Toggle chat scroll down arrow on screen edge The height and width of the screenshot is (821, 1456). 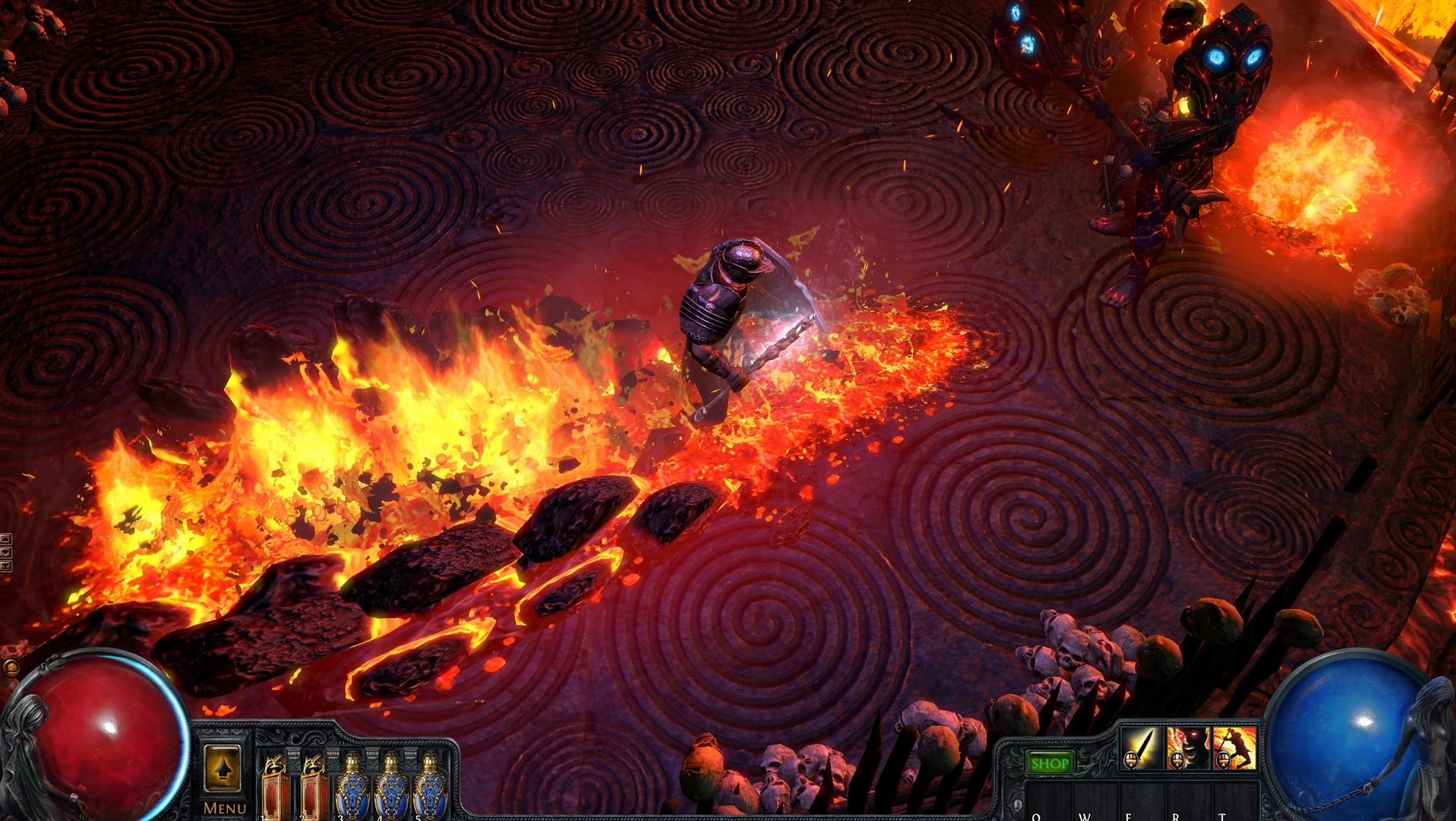(x=6, y=552)
